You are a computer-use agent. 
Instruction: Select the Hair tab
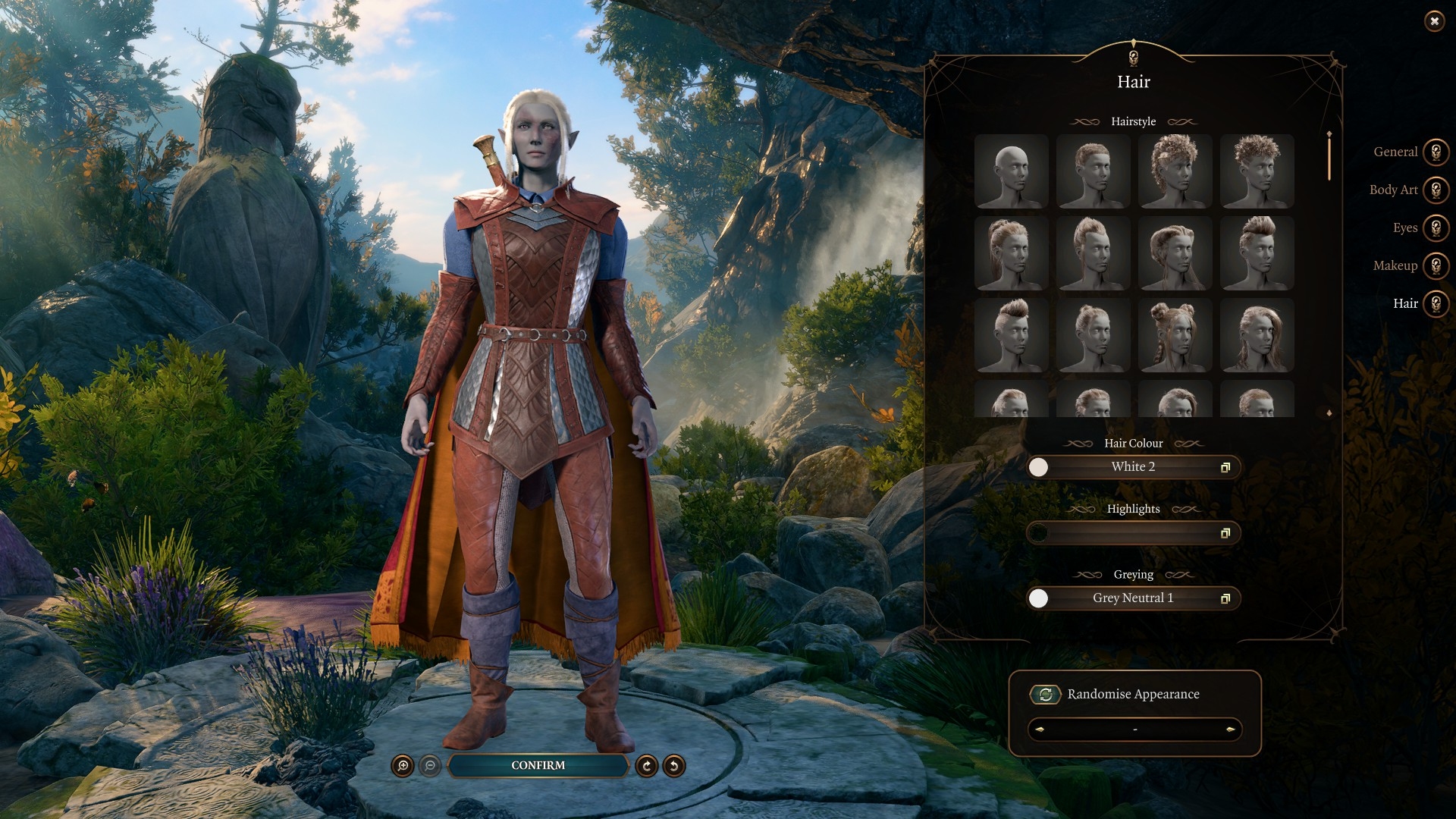1436,304
